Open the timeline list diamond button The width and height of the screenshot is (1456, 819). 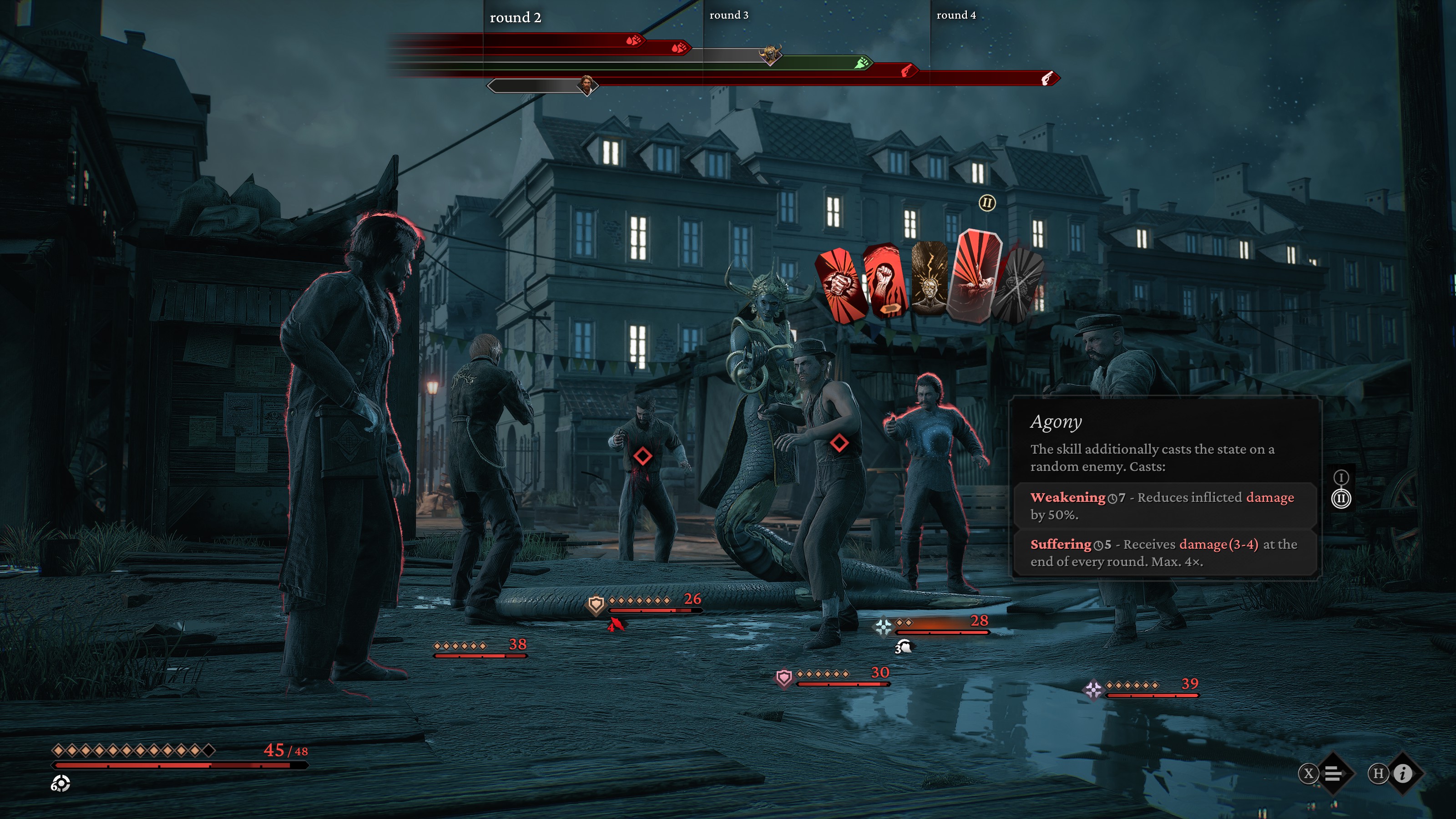point(1333,773)
